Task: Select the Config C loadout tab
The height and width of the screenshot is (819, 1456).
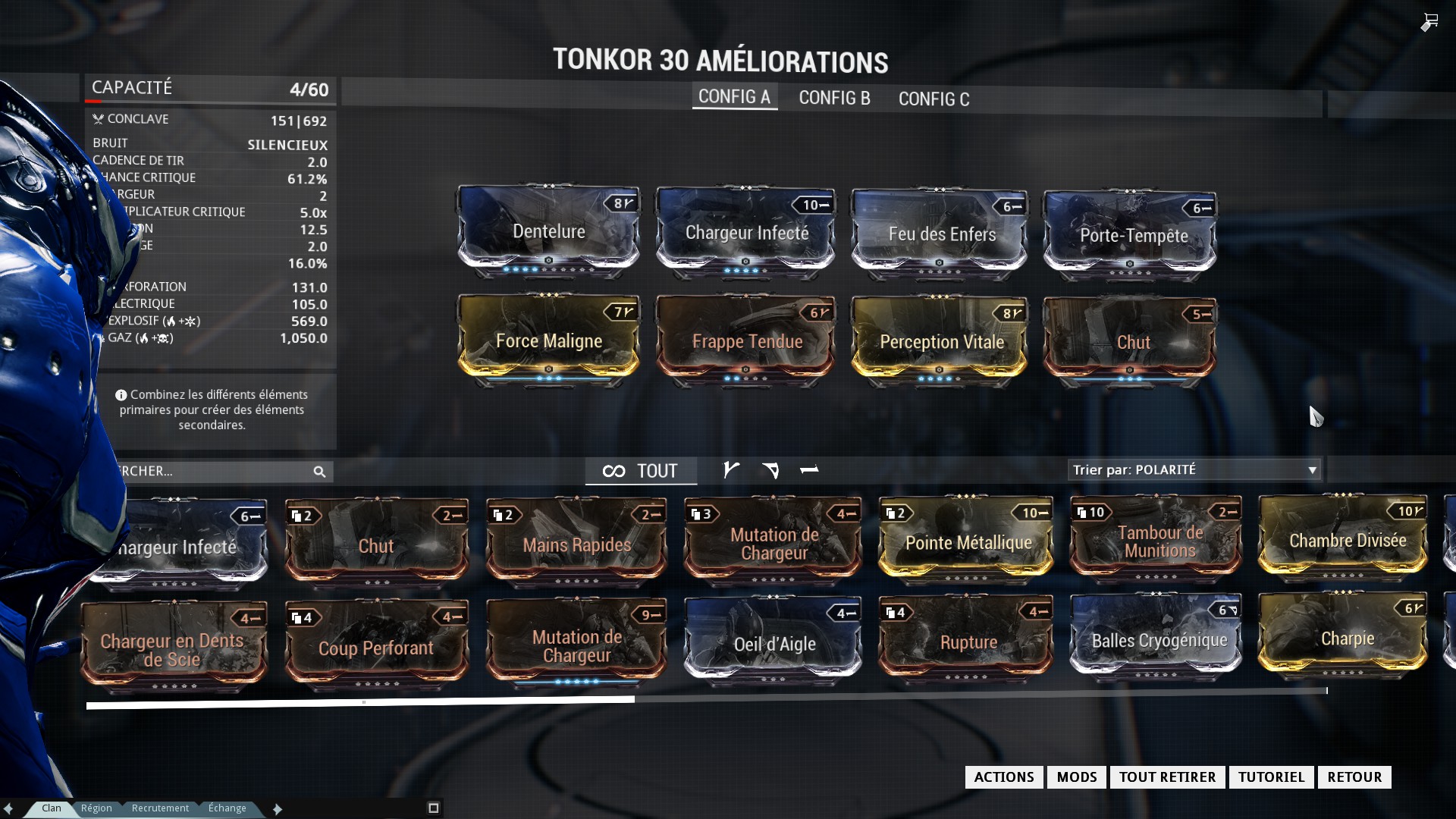Action: (x=934, y=99)
